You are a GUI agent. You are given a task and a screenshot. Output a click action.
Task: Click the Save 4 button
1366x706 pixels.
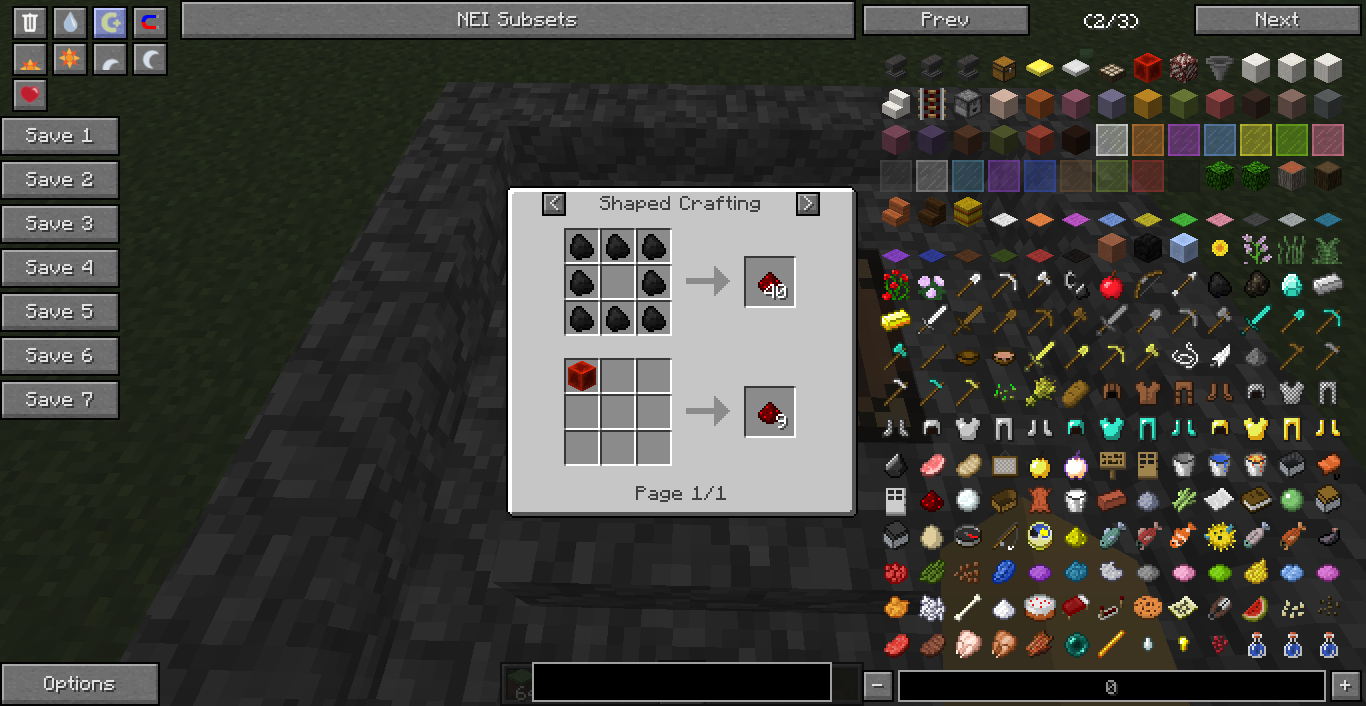coord(60,268)
